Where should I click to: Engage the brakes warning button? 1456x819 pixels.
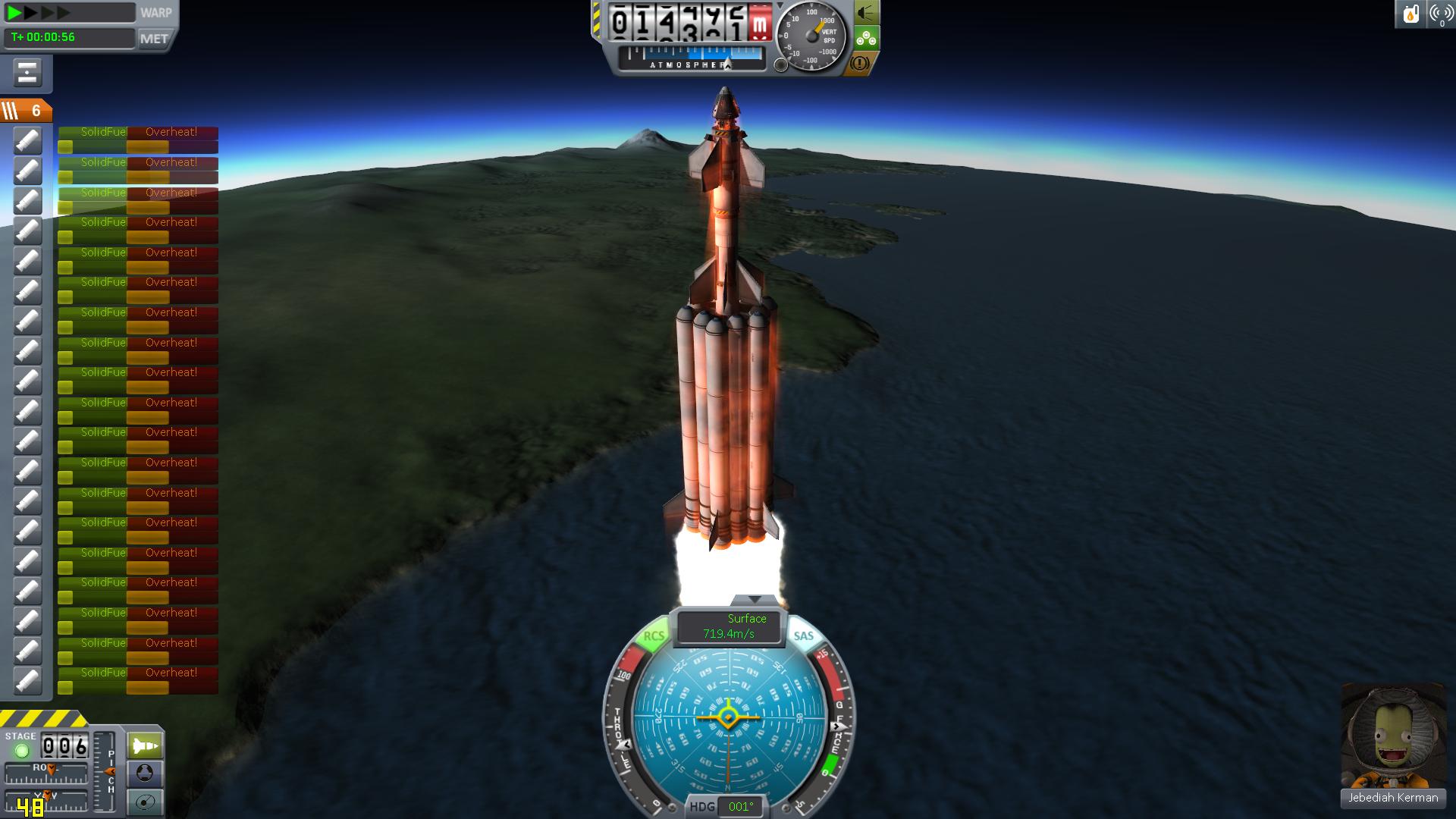(859, 64)
